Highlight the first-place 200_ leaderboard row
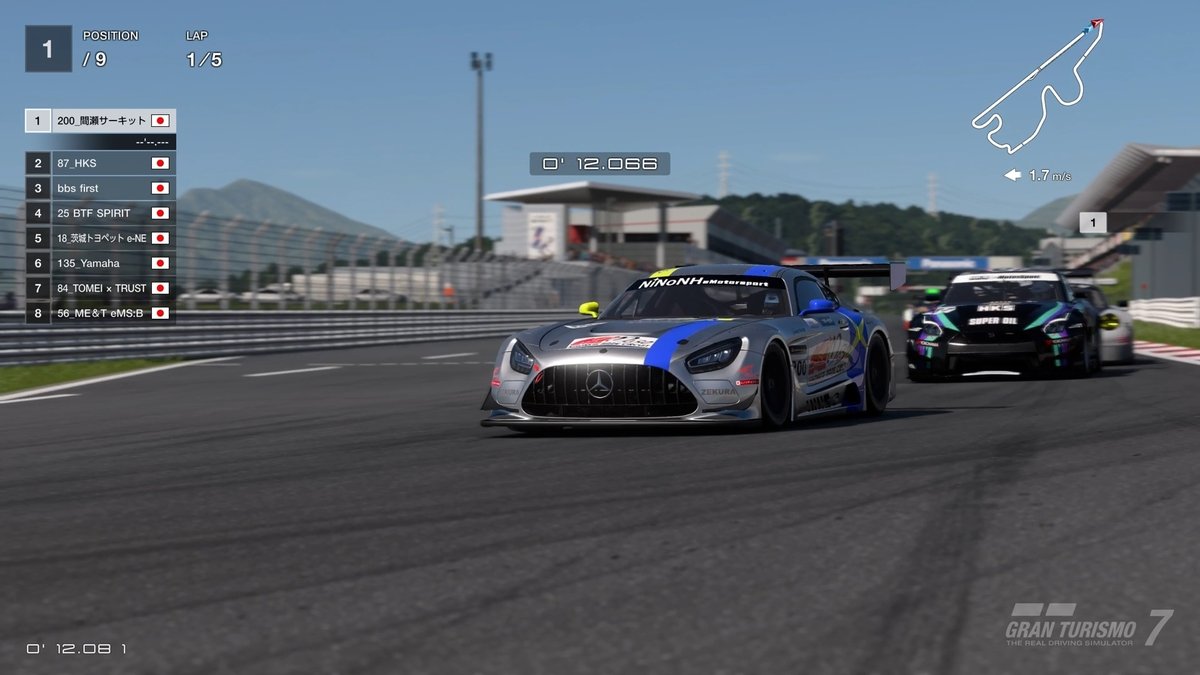The height and width of the screenshot is (675, 1200). click(x=100, y=121)
